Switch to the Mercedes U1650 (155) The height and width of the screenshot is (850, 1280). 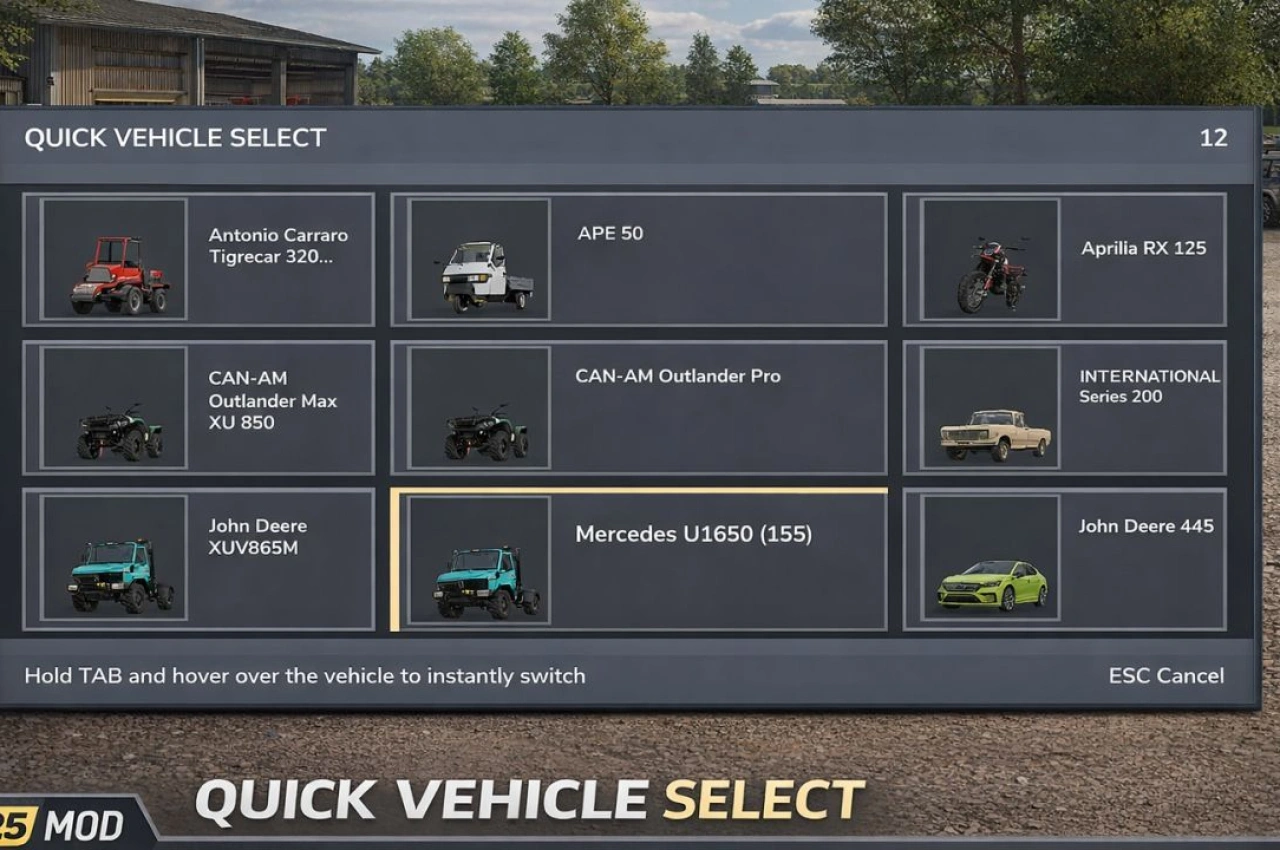640,560
